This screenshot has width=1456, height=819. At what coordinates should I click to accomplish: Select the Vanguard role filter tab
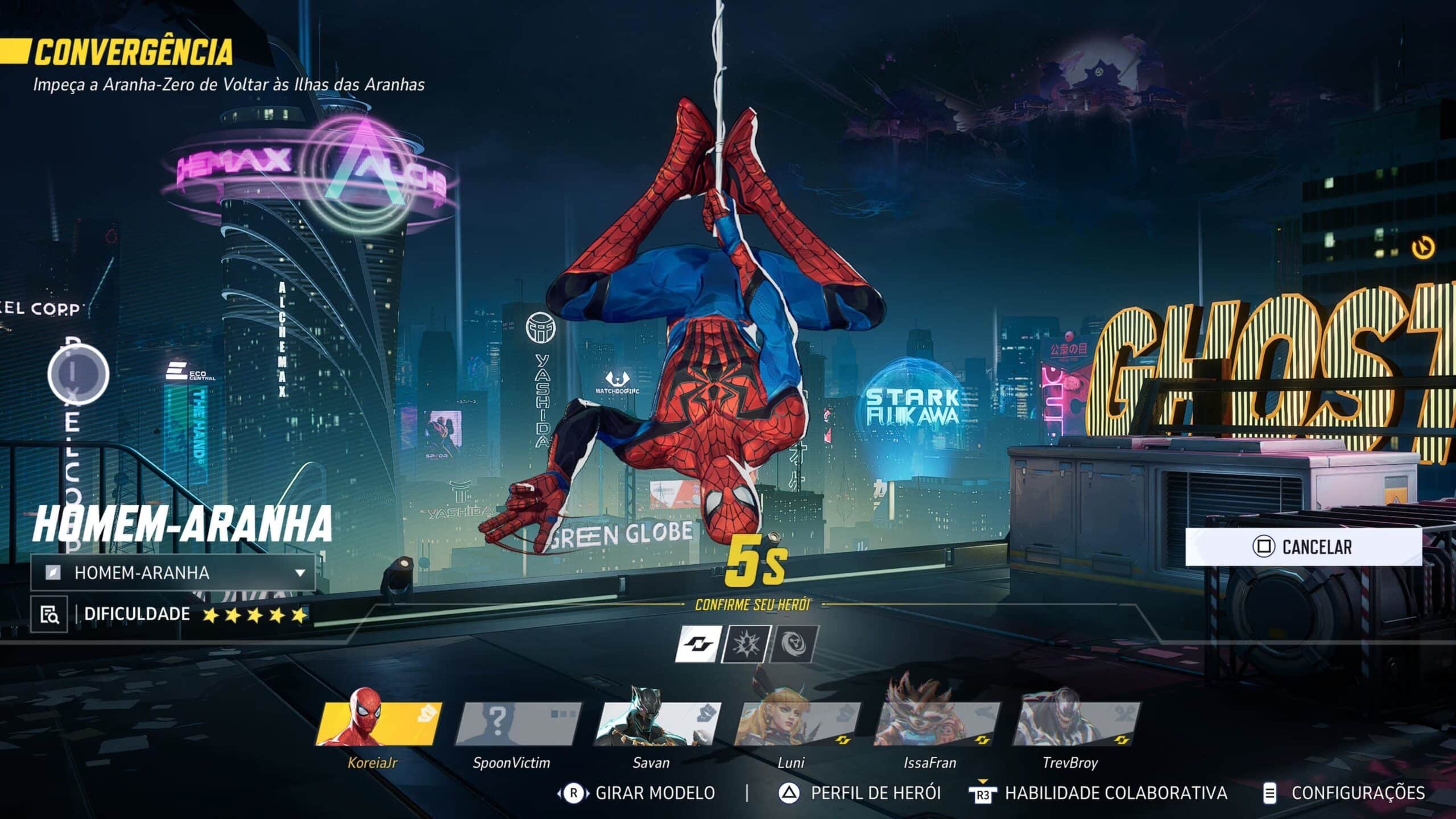[x=698, y=644]
